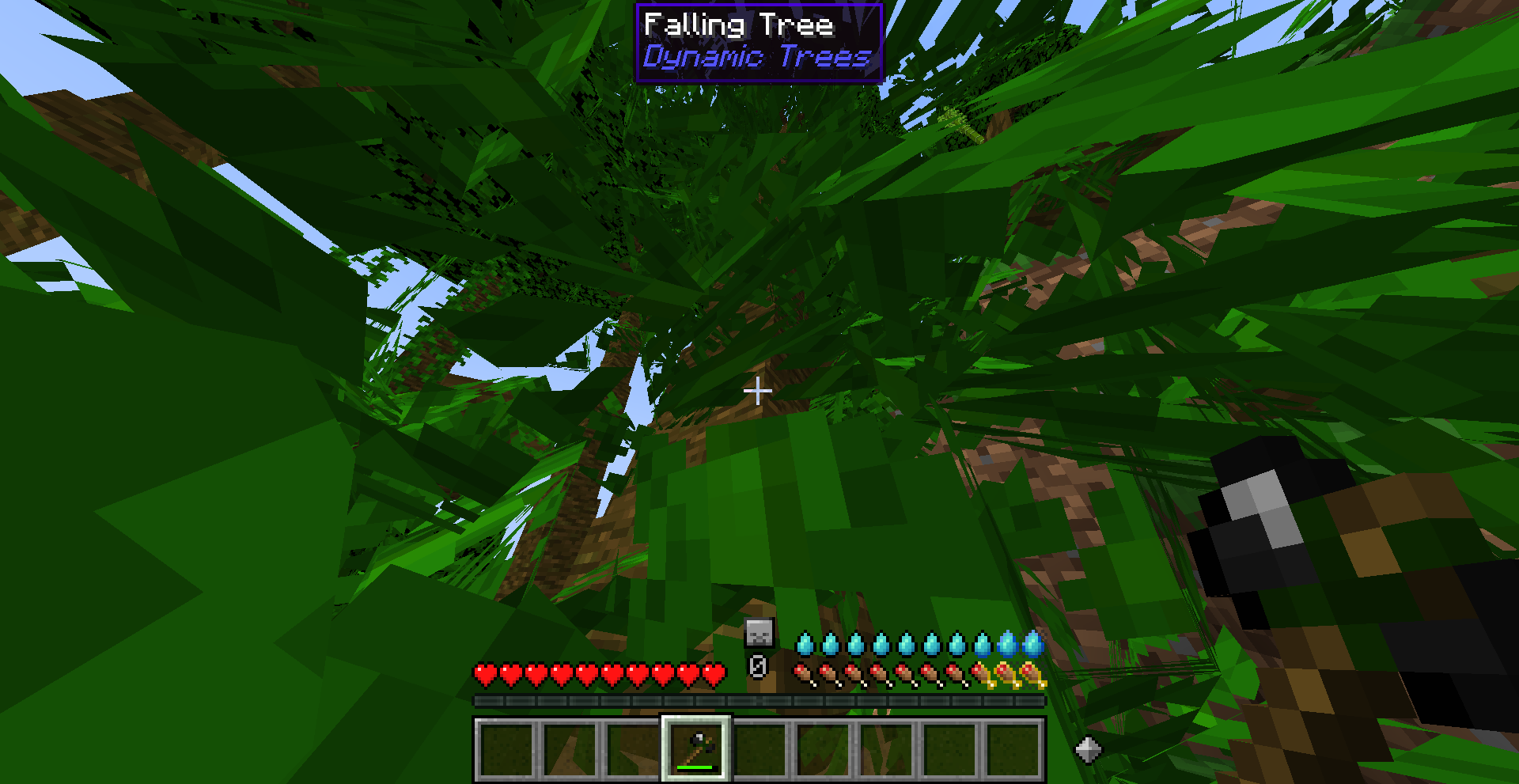Click the fifth cyan droplet in the thirst row
Image resolution: width=1519 pixels, height=784 pixels.
click(x=906, y=645)
